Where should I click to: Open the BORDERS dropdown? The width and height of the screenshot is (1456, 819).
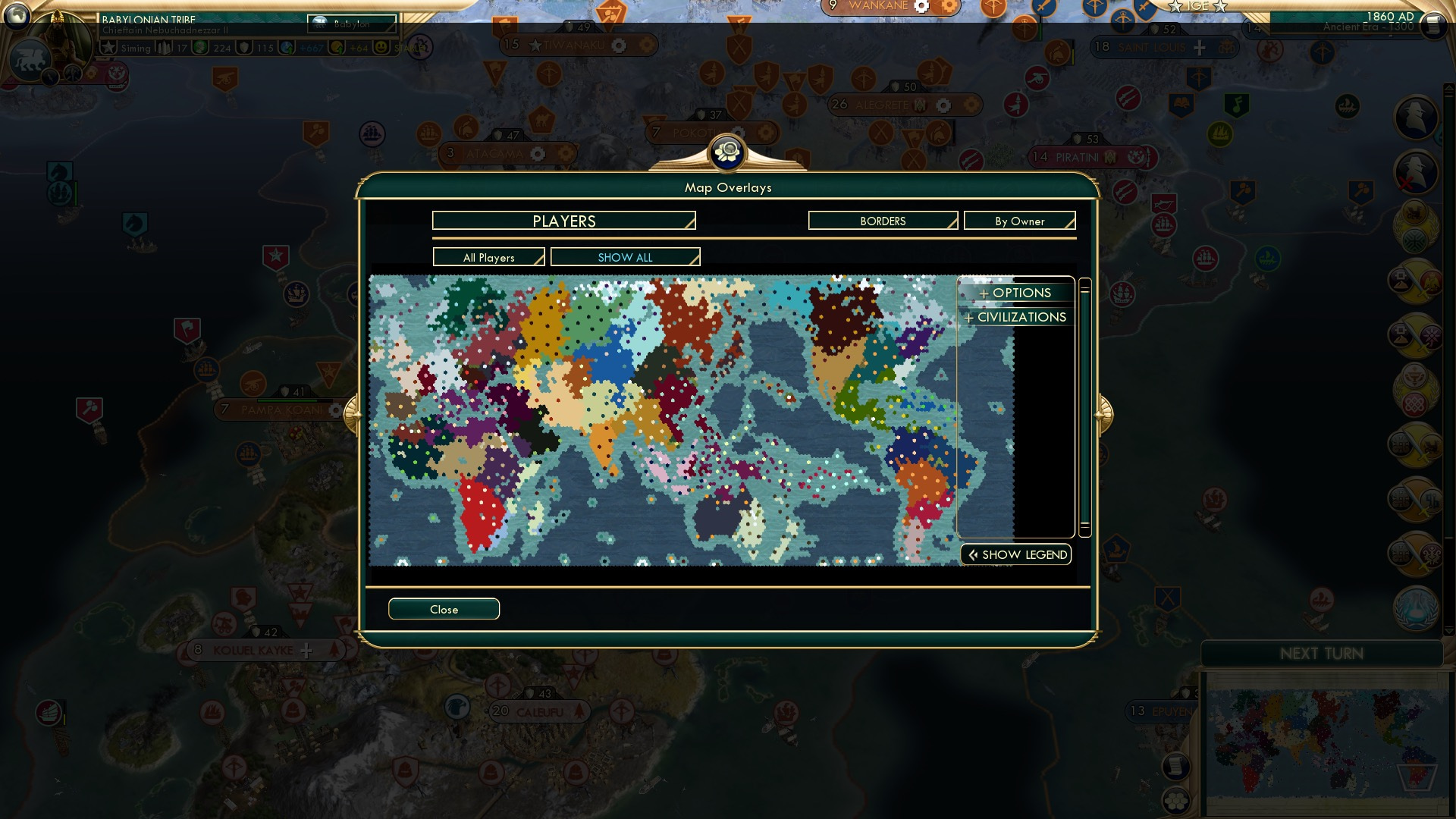point(882,221)
